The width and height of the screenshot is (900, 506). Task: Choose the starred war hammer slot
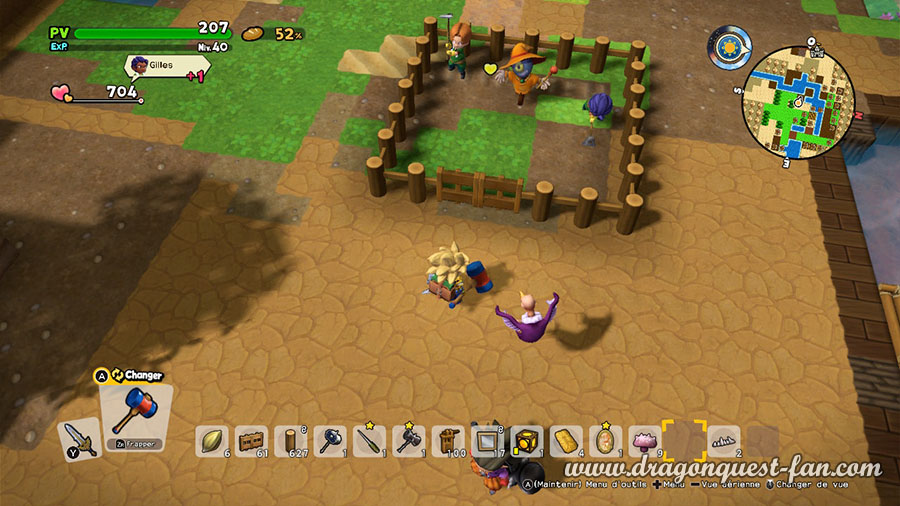click(x=409, y=441)
